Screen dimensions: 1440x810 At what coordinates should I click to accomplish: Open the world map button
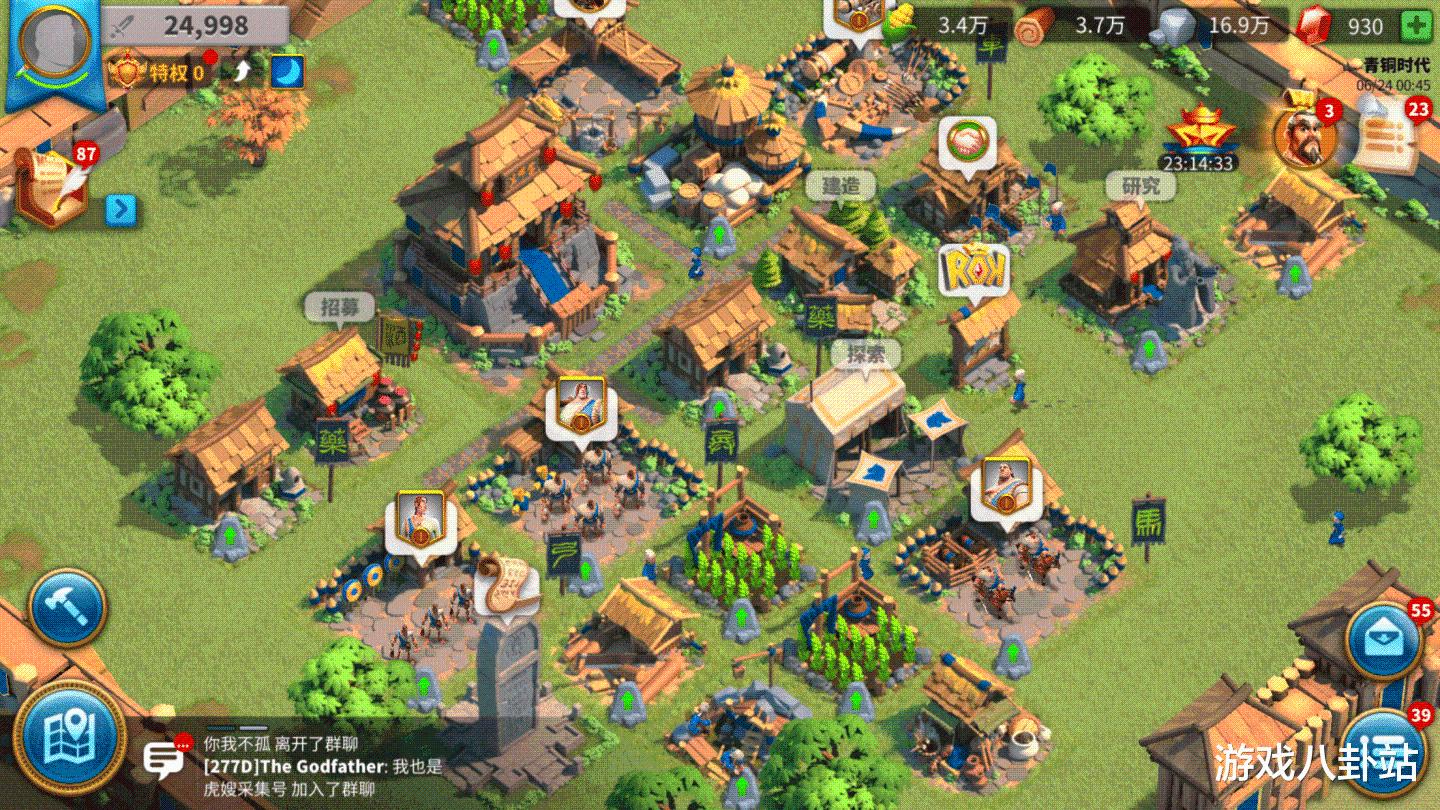tap(68, 740)
